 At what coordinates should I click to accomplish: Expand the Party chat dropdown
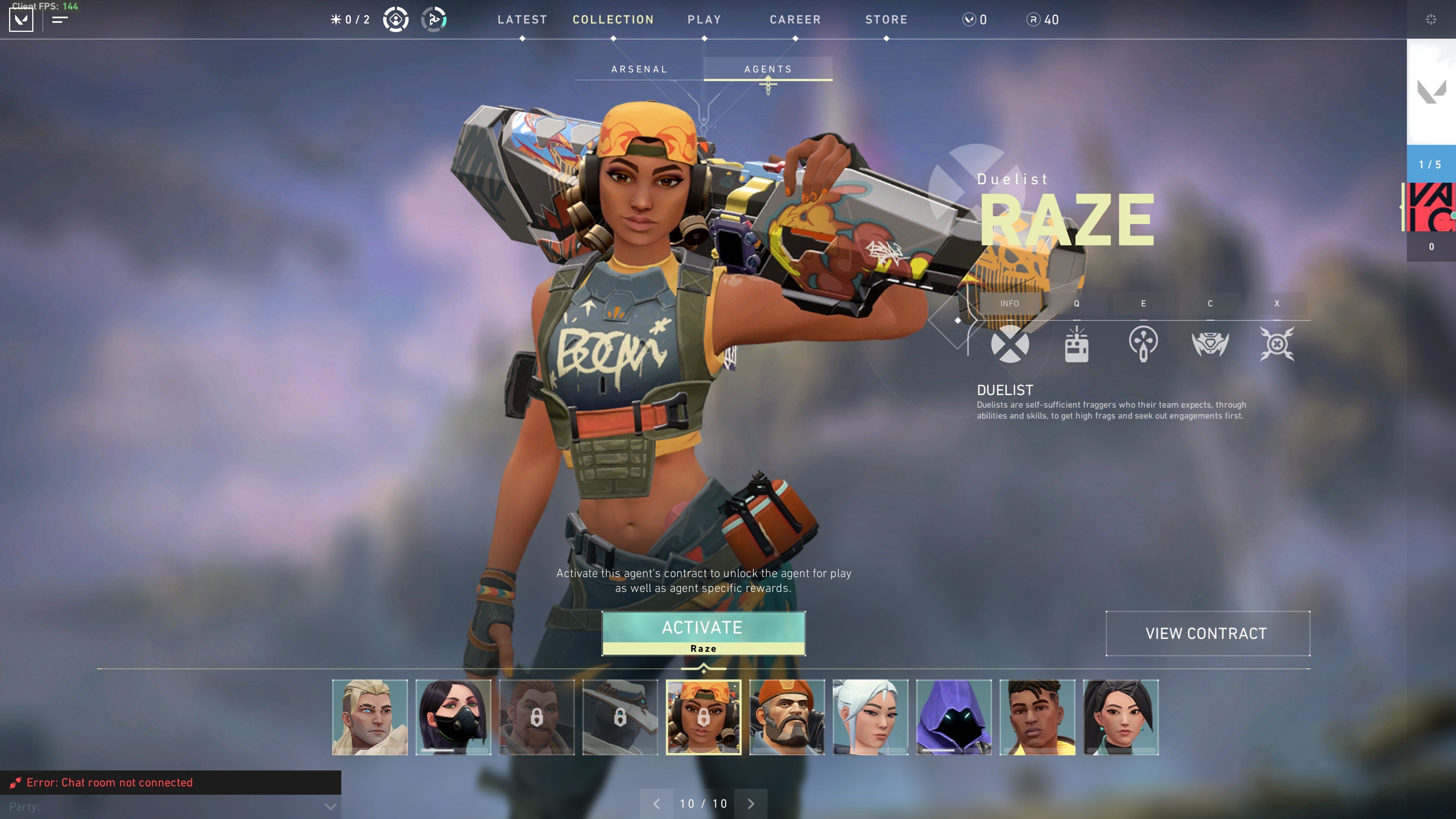pyautogui.click(x=330, y=806)
